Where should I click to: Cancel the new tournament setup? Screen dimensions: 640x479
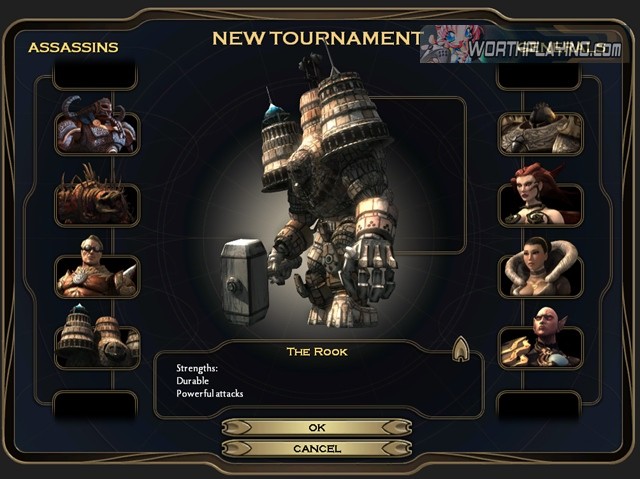click(316, 449)
